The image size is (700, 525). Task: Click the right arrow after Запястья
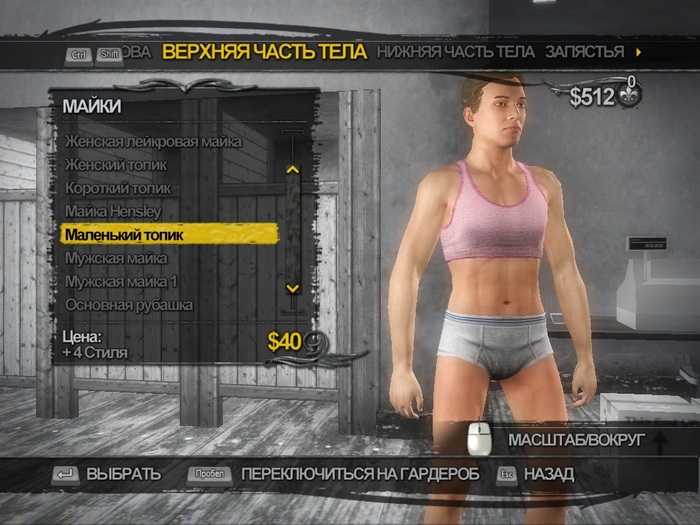638,52
